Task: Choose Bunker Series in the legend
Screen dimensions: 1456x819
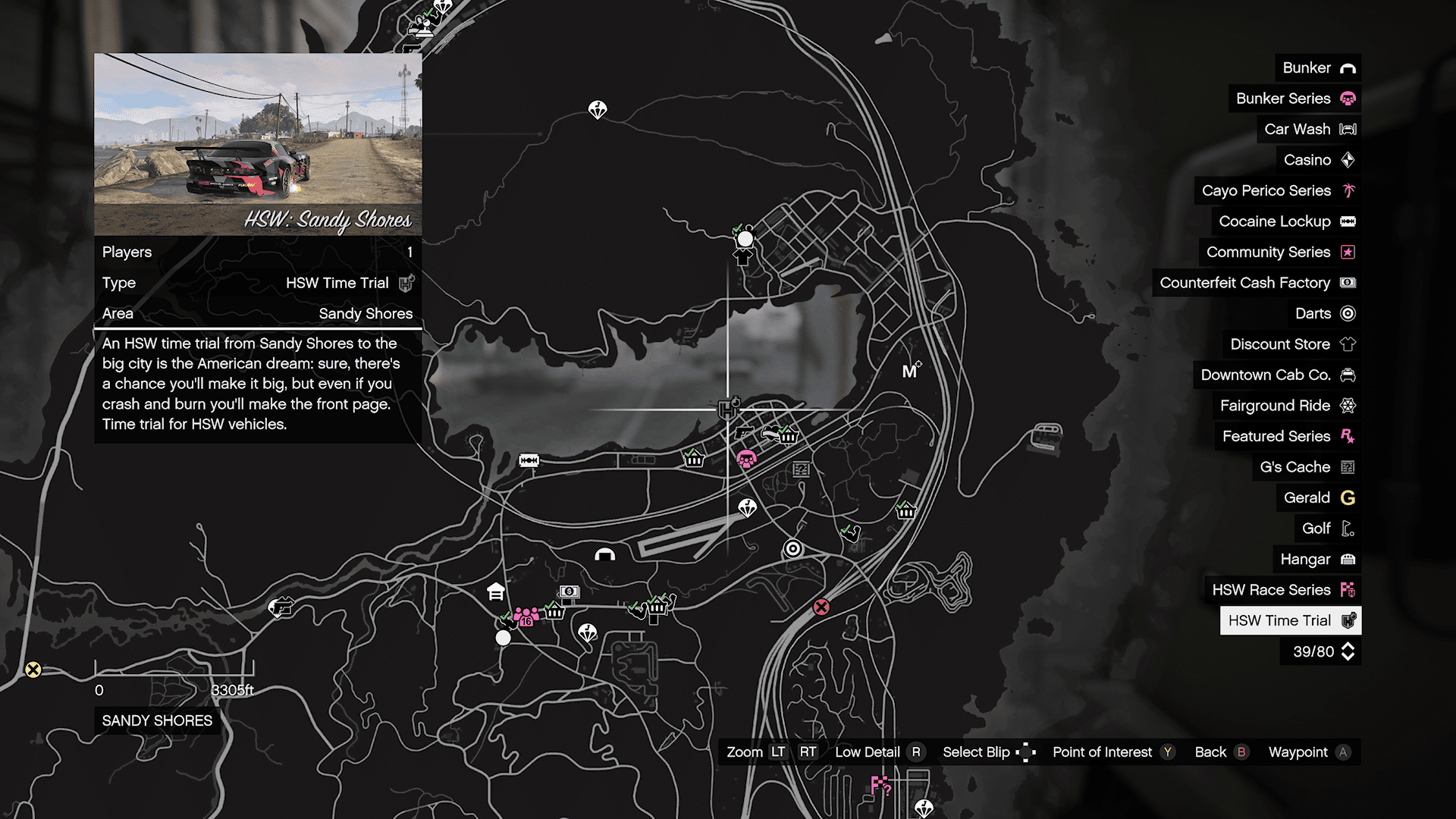Action: (1294, 99)
